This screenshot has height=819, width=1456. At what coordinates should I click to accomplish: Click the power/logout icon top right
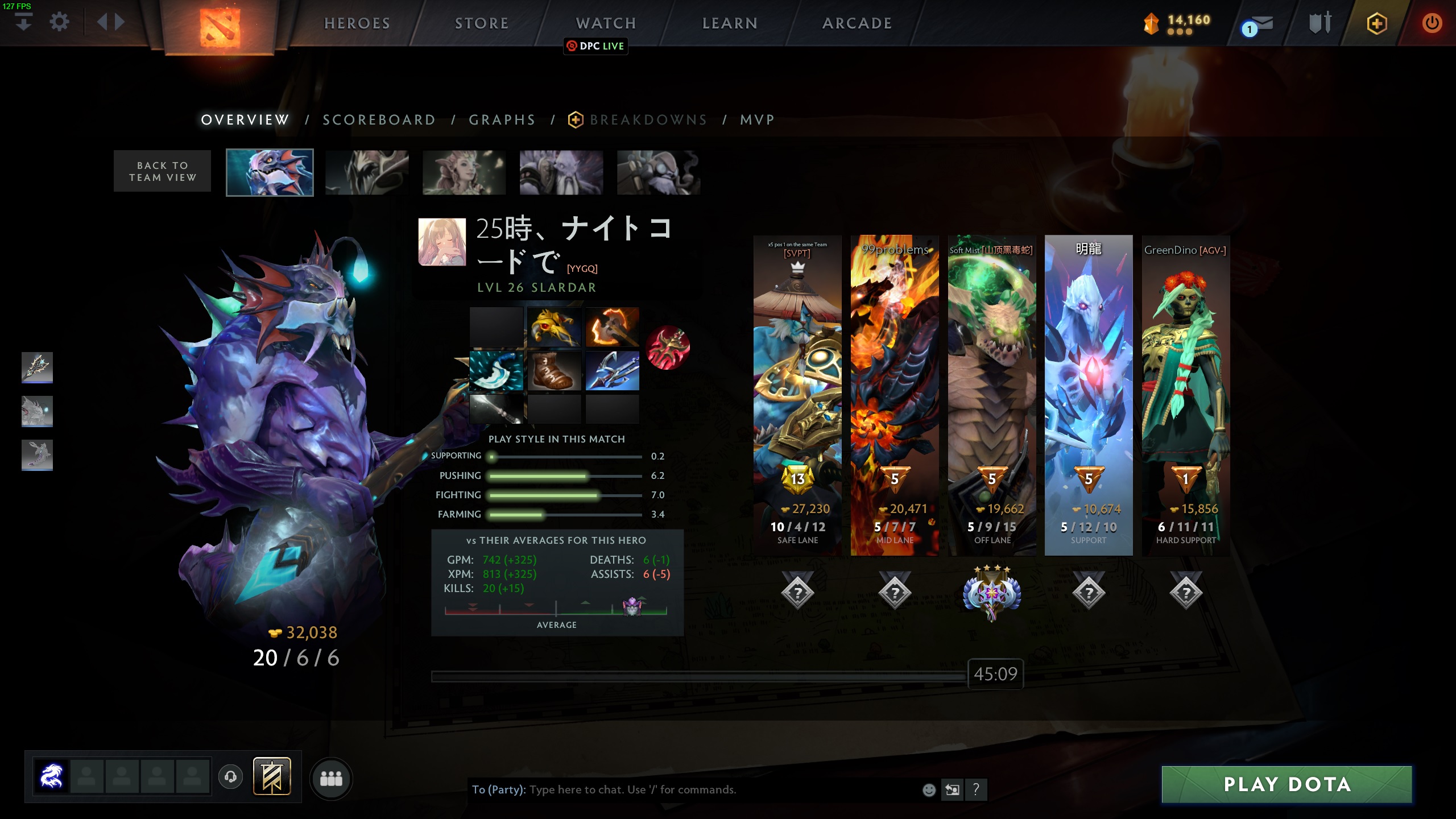(1432, 23)
